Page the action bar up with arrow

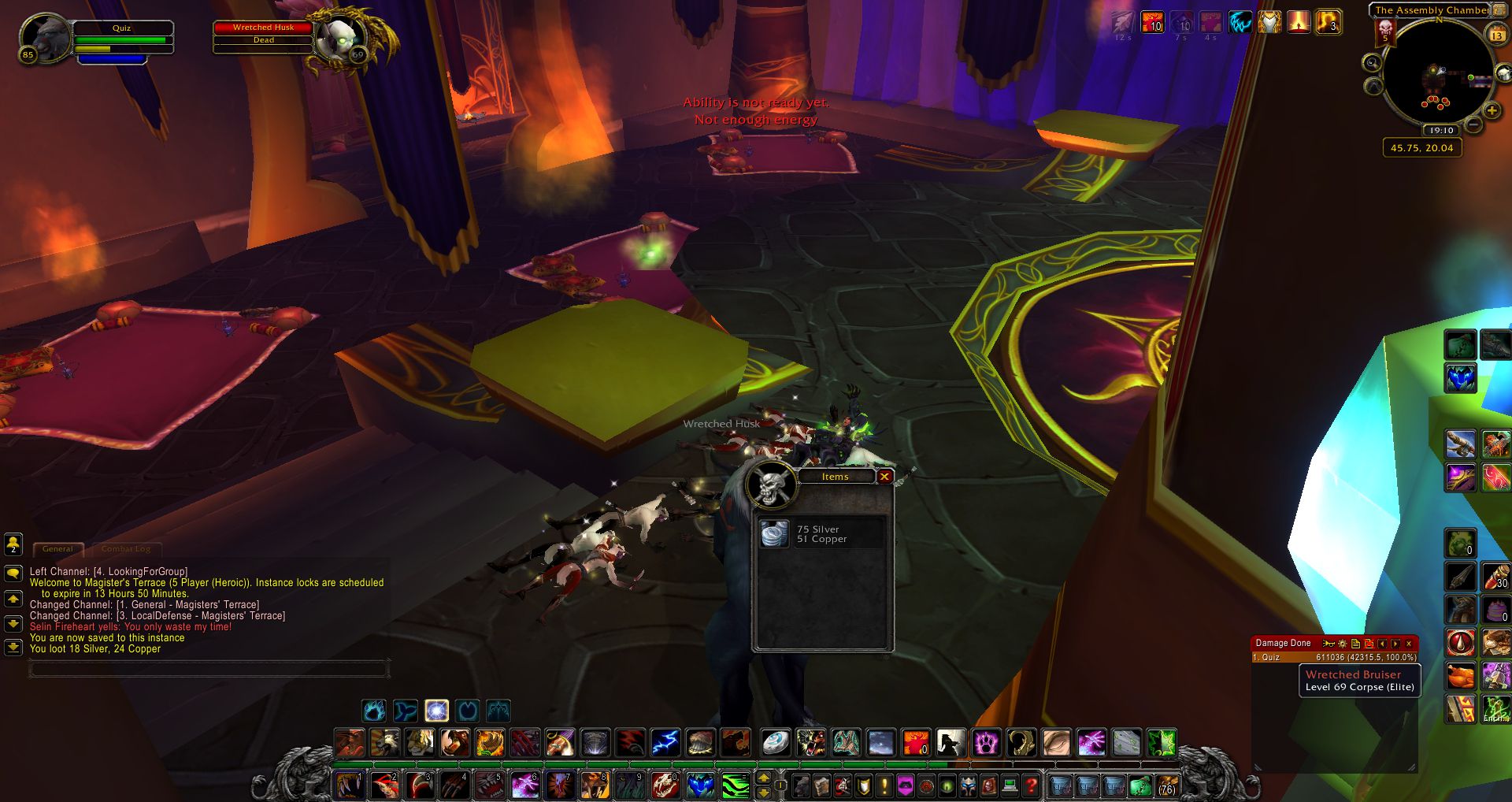click(763, 778)
